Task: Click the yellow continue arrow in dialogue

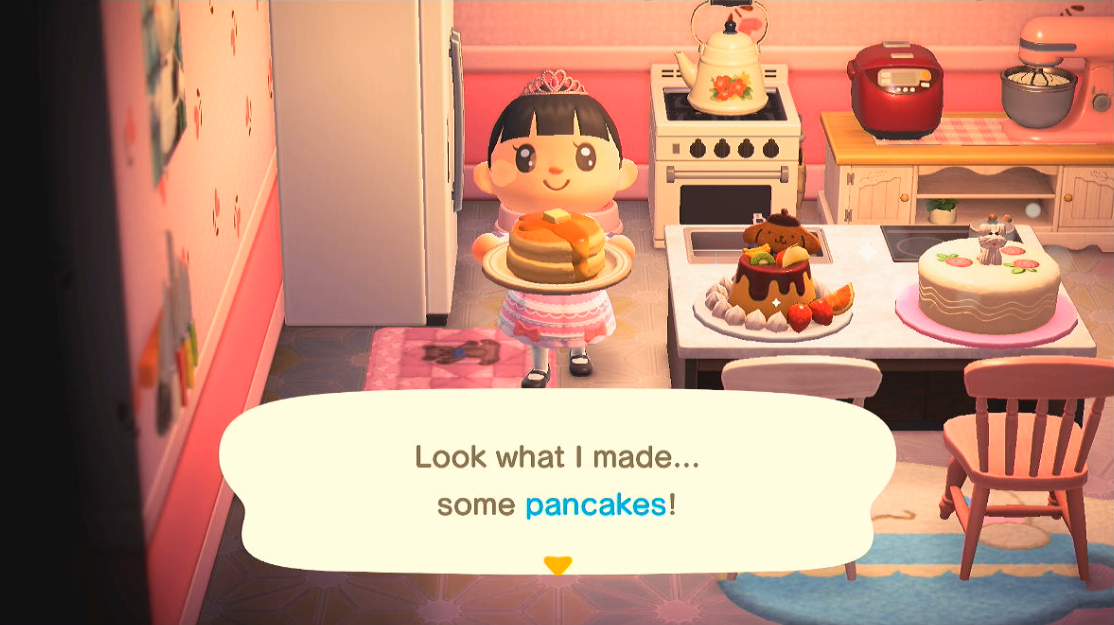Action: (x=557, y=565)
